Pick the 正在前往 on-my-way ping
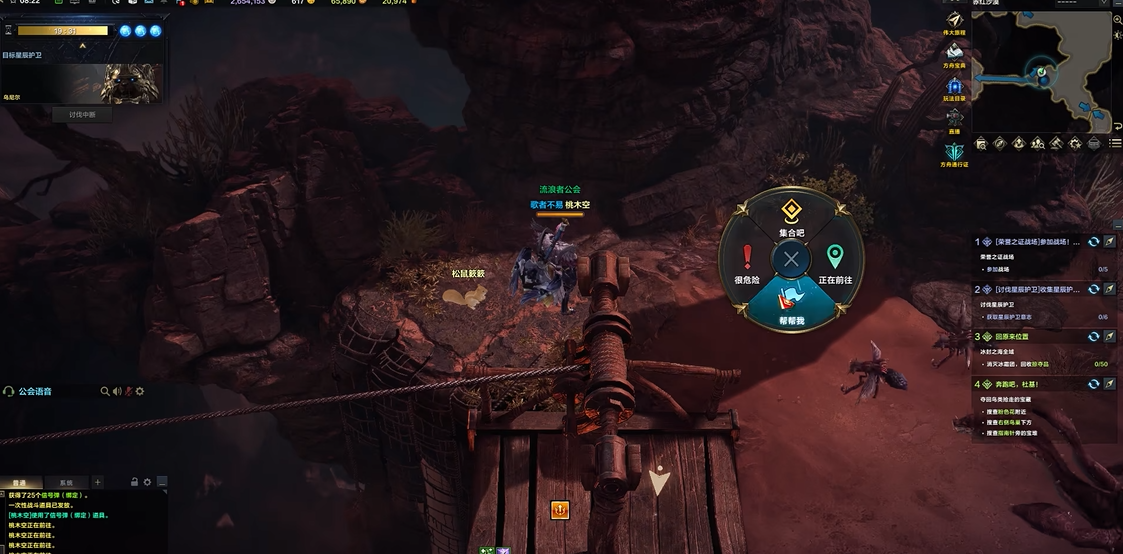The width and height of the screenshot is (1123, 554). [x=835, y=263]
